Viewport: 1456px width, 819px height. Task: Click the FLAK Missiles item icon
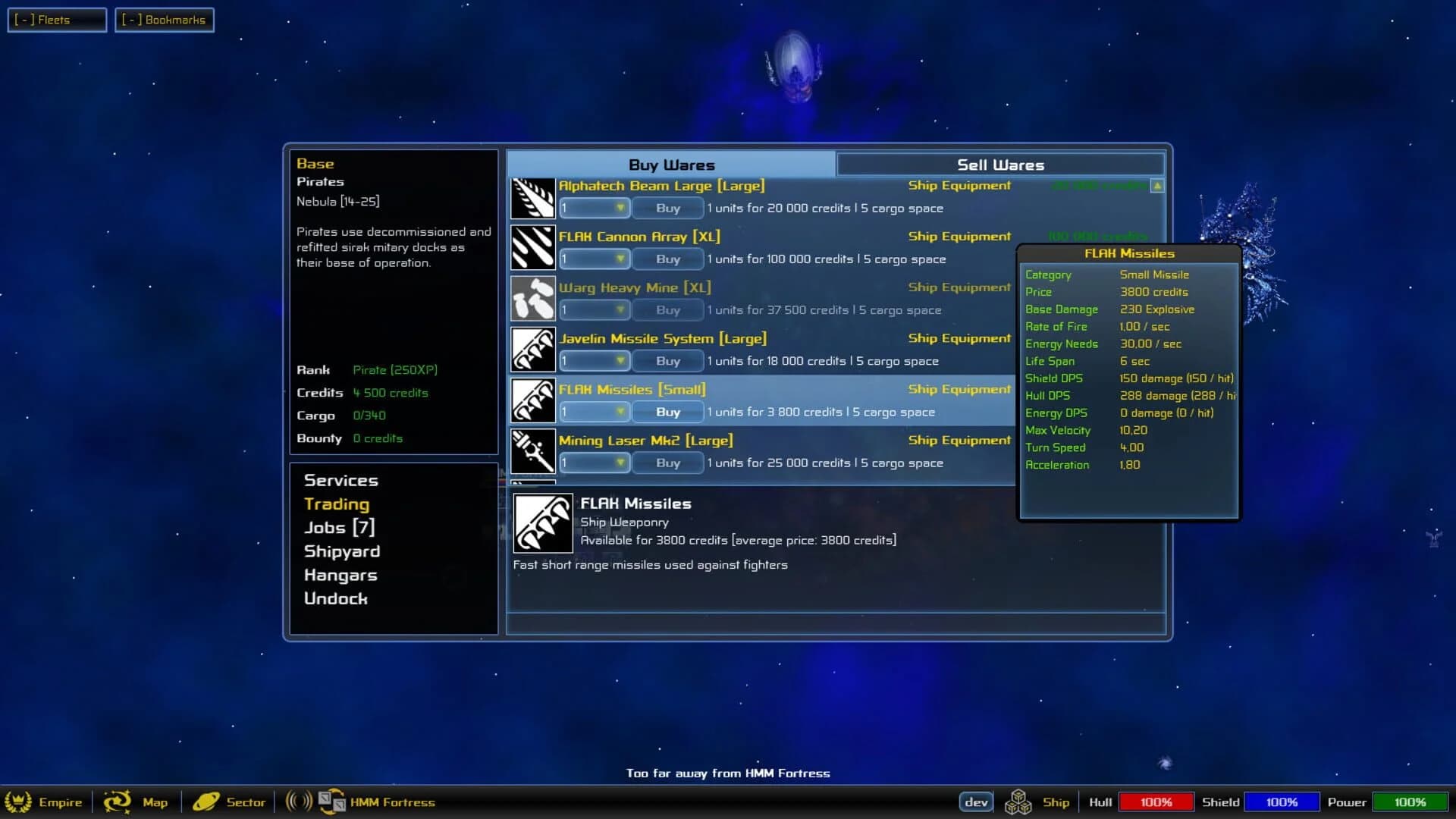[x=533, y=400]
